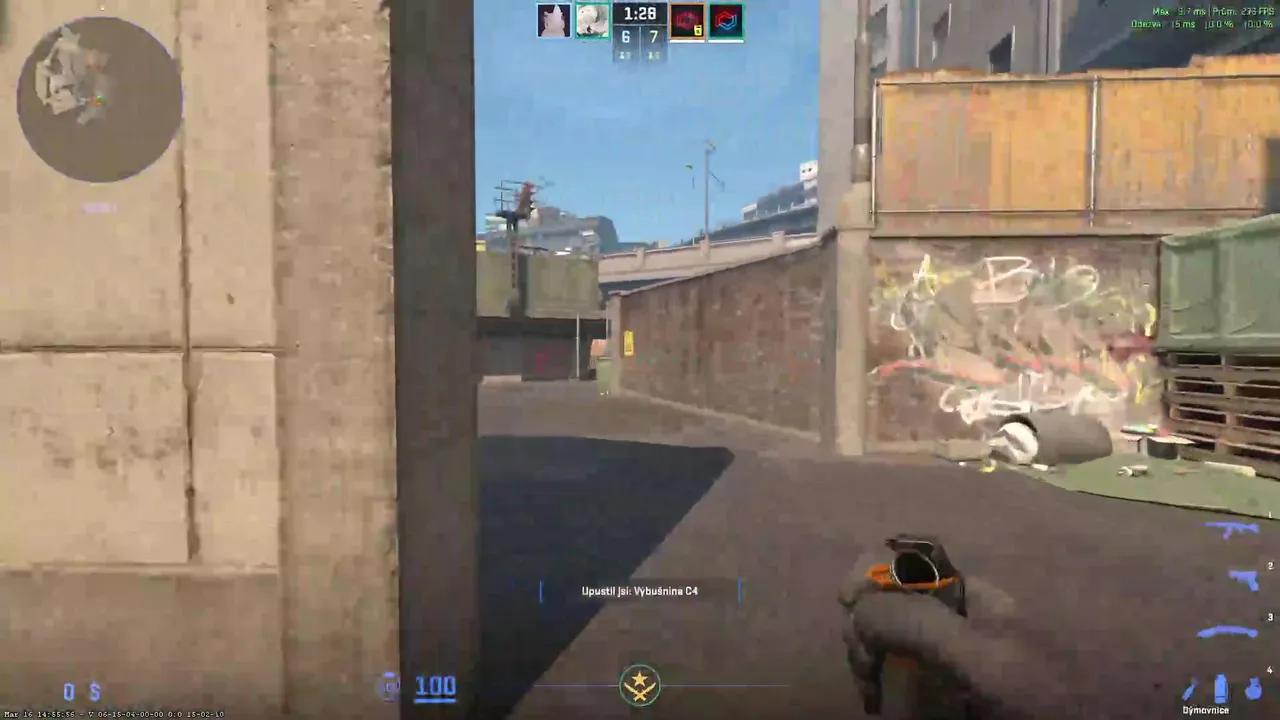Click the second CT player avatar with white portrait

coord(592,18)
